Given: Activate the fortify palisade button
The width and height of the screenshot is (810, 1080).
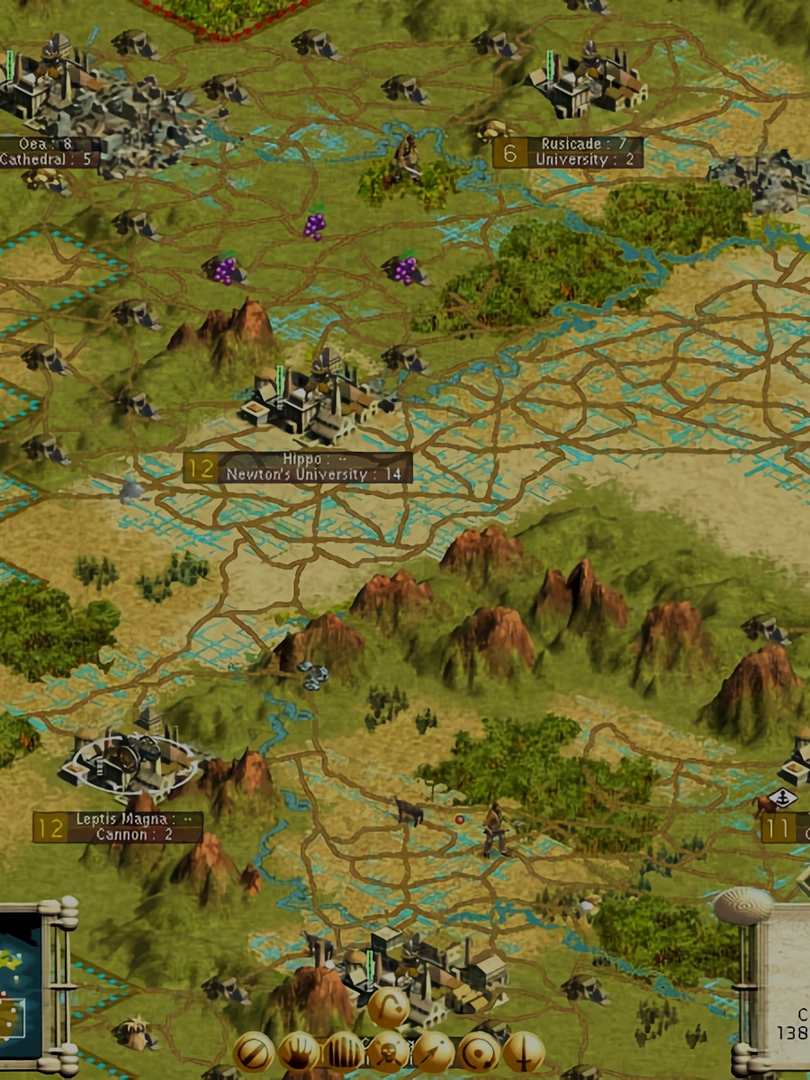Looking at the screenshot, I should 344,1052.
